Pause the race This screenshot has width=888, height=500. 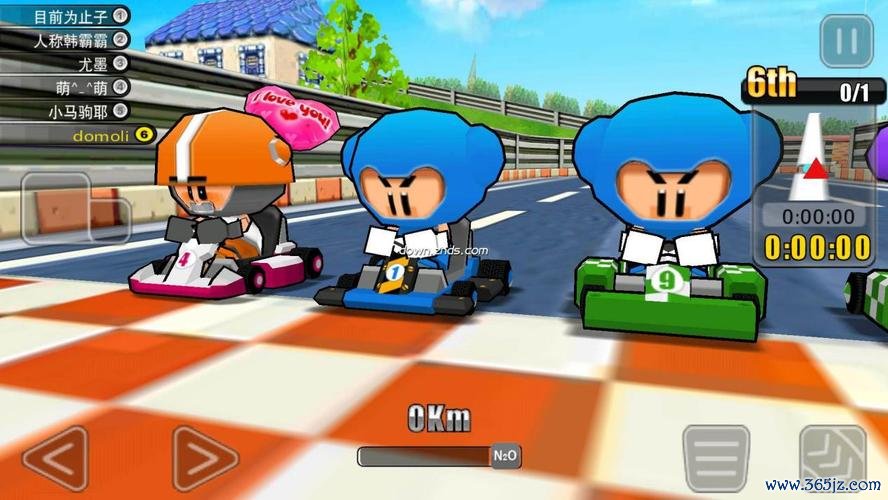[x=846, y=43]
